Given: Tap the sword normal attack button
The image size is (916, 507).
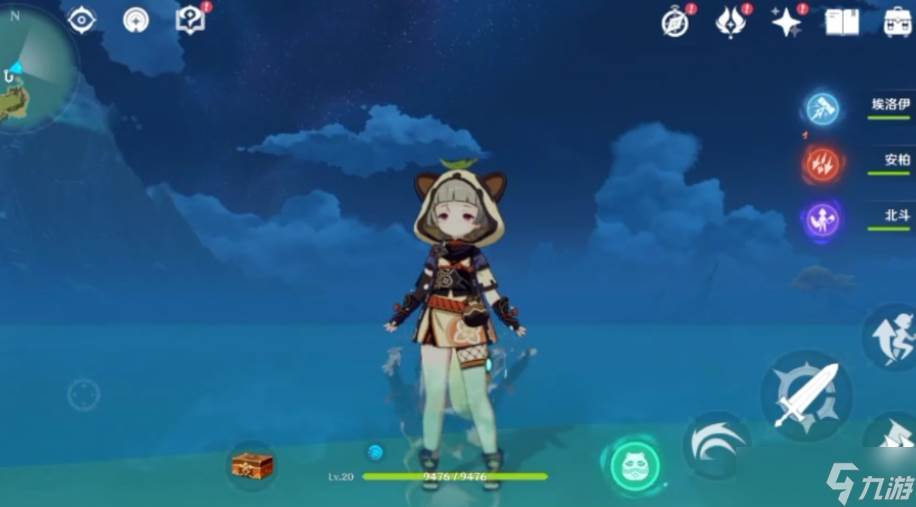Looking at the screenshot, I should coord(806,395).
